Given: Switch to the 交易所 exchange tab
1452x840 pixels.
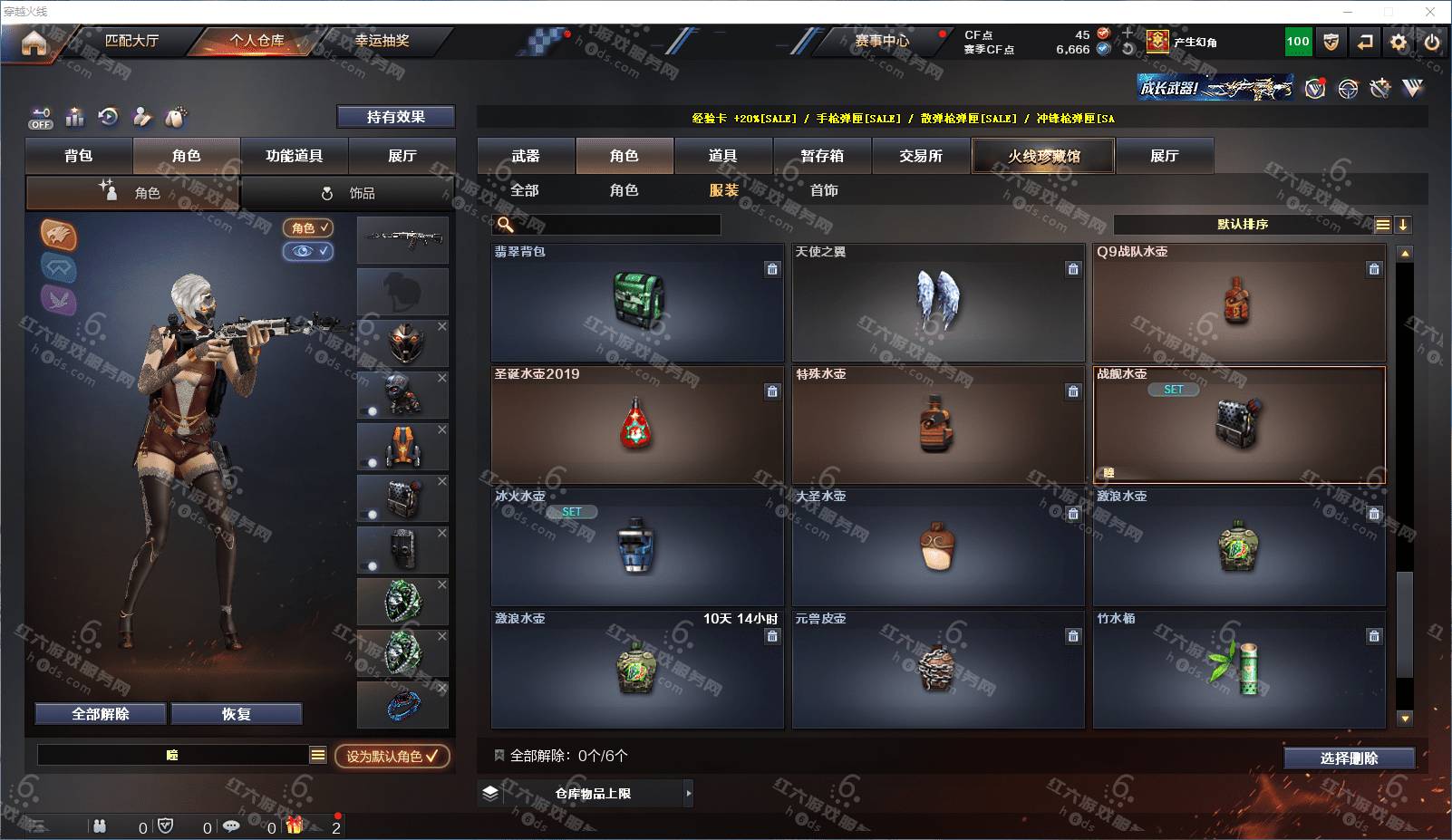Looking at the screenshot, I should [x=921, y=156].
